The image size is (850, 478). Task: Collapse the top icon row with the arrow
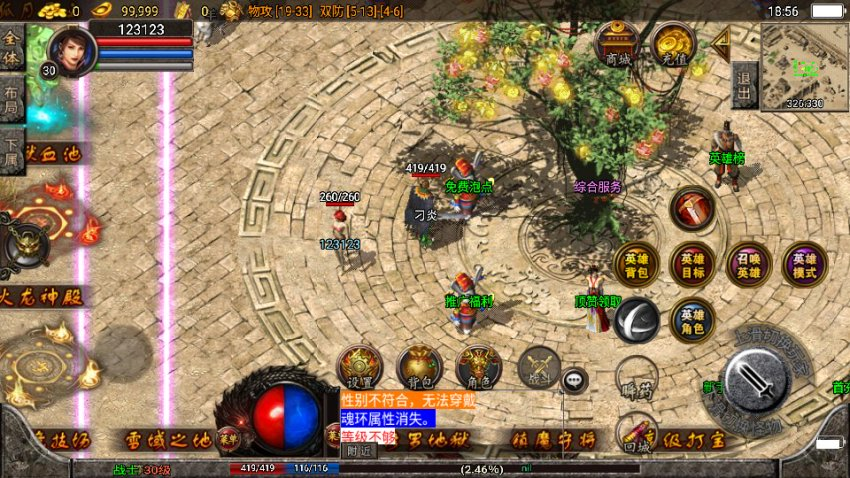720,41
